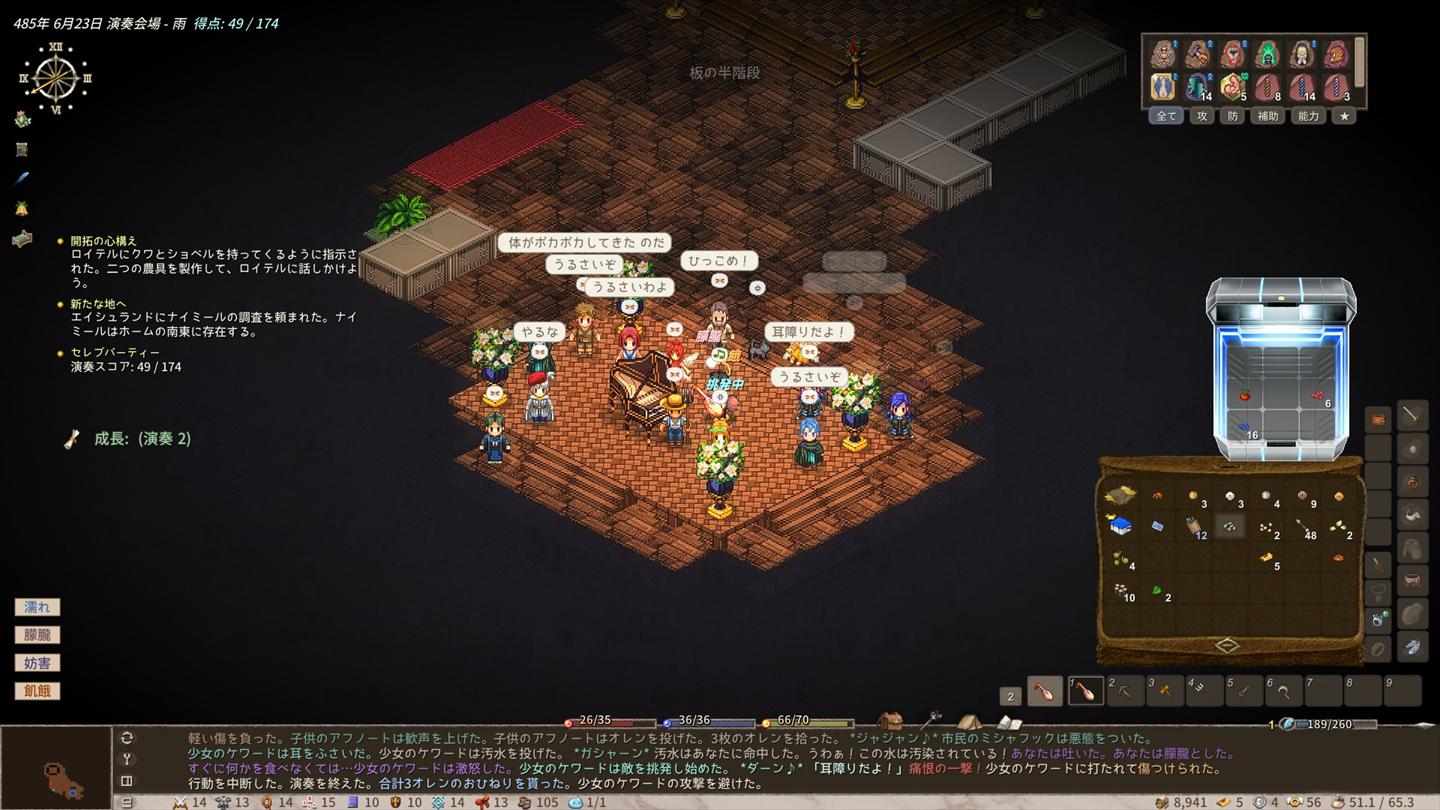The height and width of the screenshot is (810, 1440).
Task: Choose the sickle in hotbar slot 6
Action: 1283,691
